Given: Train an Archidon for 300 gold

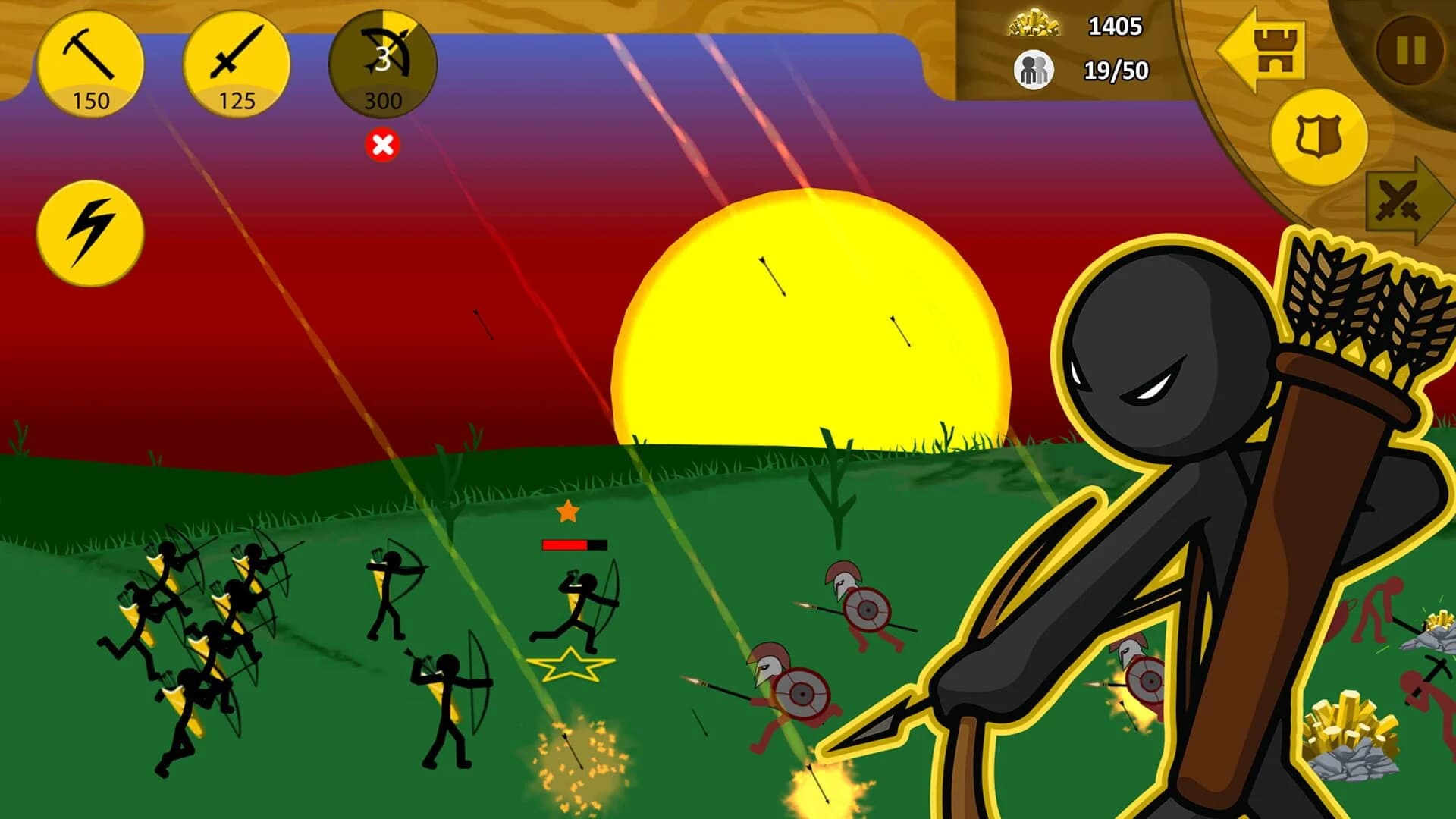Looking at the screenshot, I should pyautogui.click(x=383, y=64).
